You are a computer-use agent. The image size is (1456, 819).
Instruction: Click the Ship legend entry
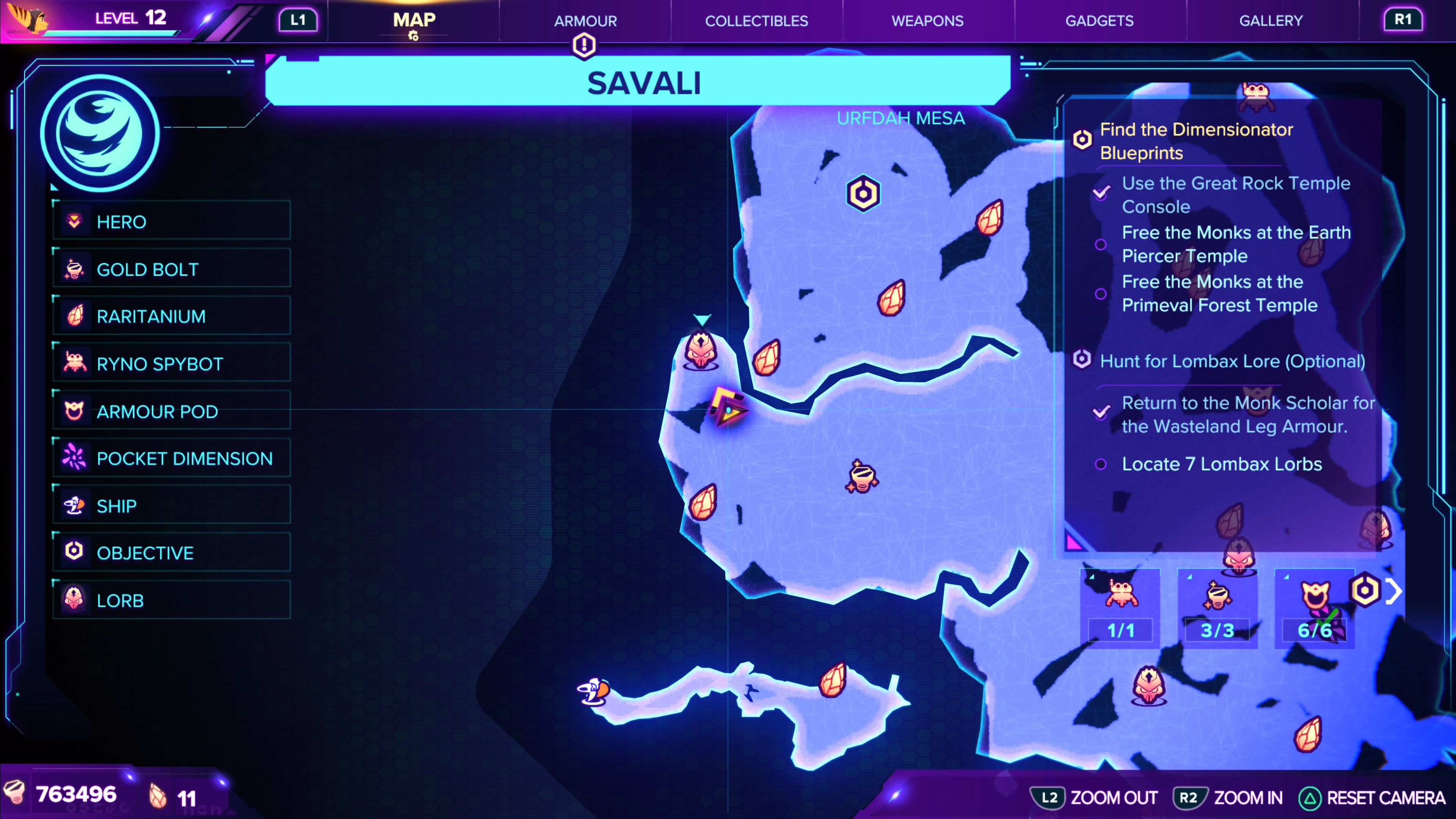click(172, 505)
